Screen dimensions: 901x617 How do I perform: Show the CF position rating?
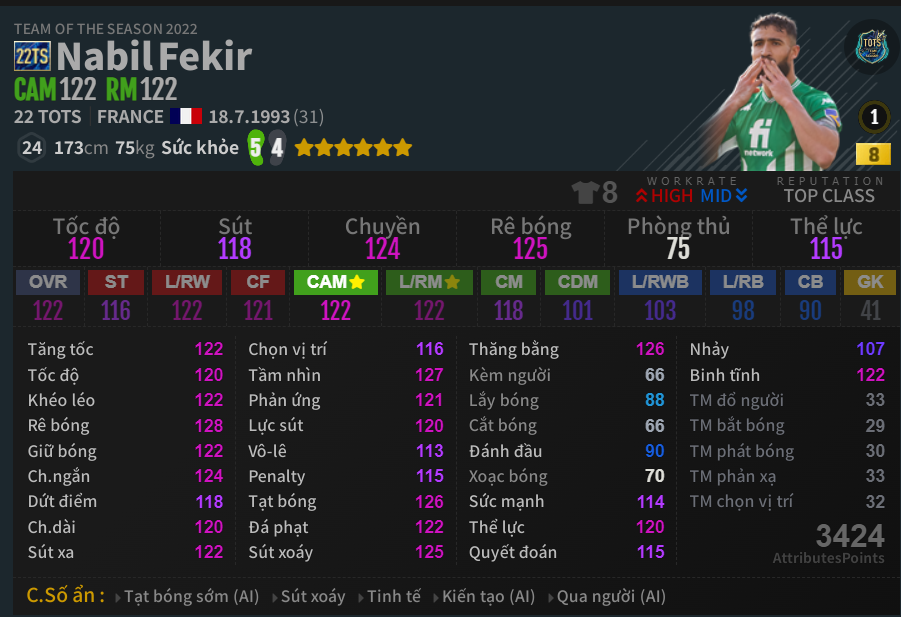258,282
